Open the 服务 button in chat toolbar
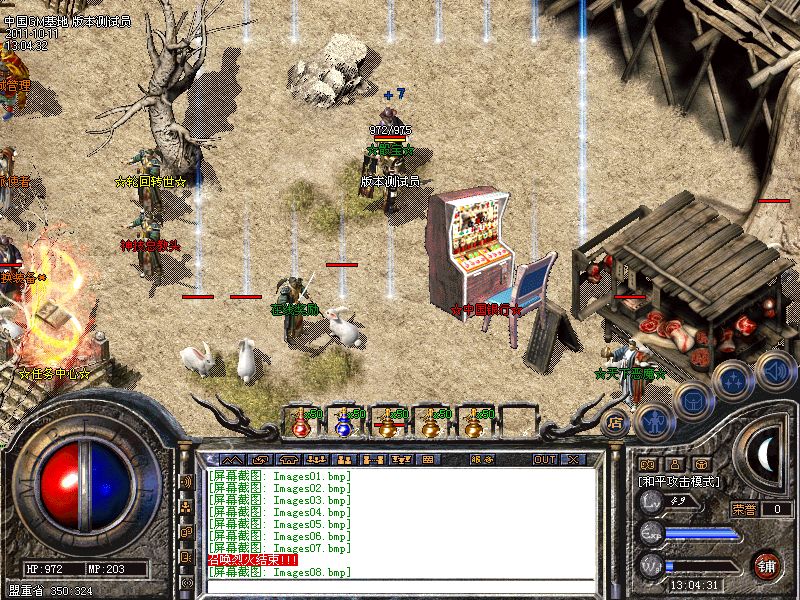This screenshot has width=800, height=600. (x=481, y=459)
